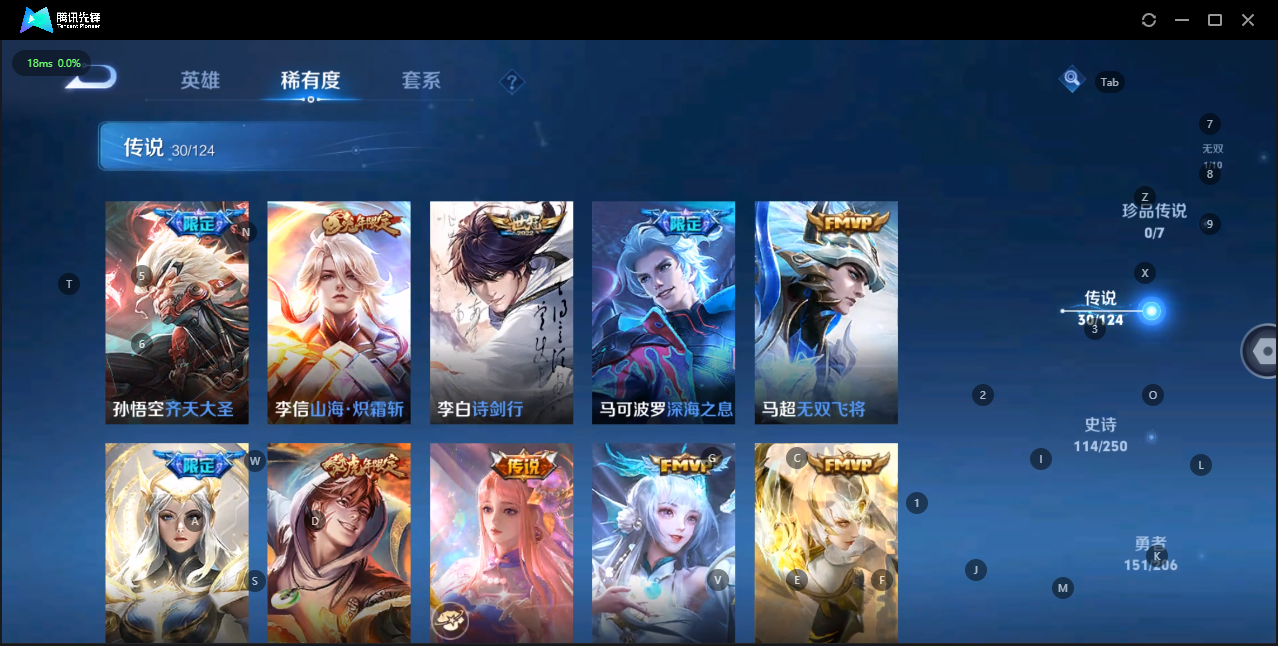Open the 套系 tab
1278x646 pixels.
tap(421, 81)
